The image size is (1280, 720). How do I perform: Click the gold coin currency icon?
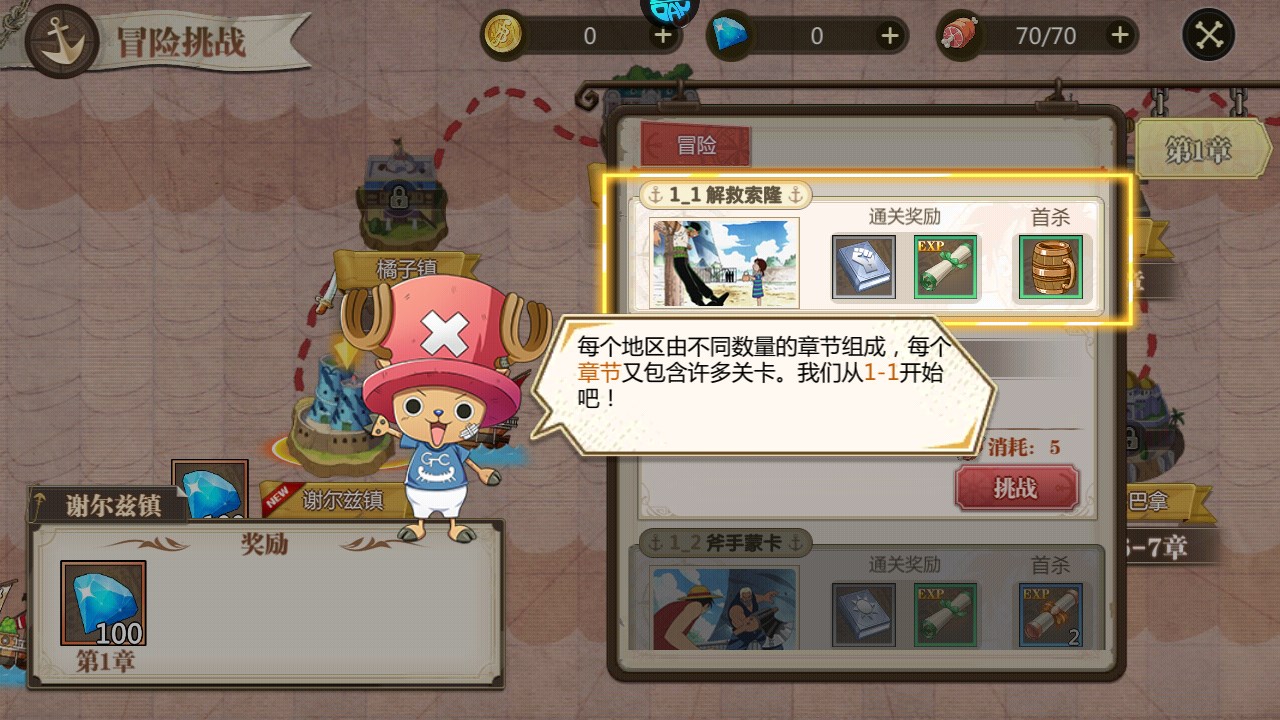click(506, 33)
